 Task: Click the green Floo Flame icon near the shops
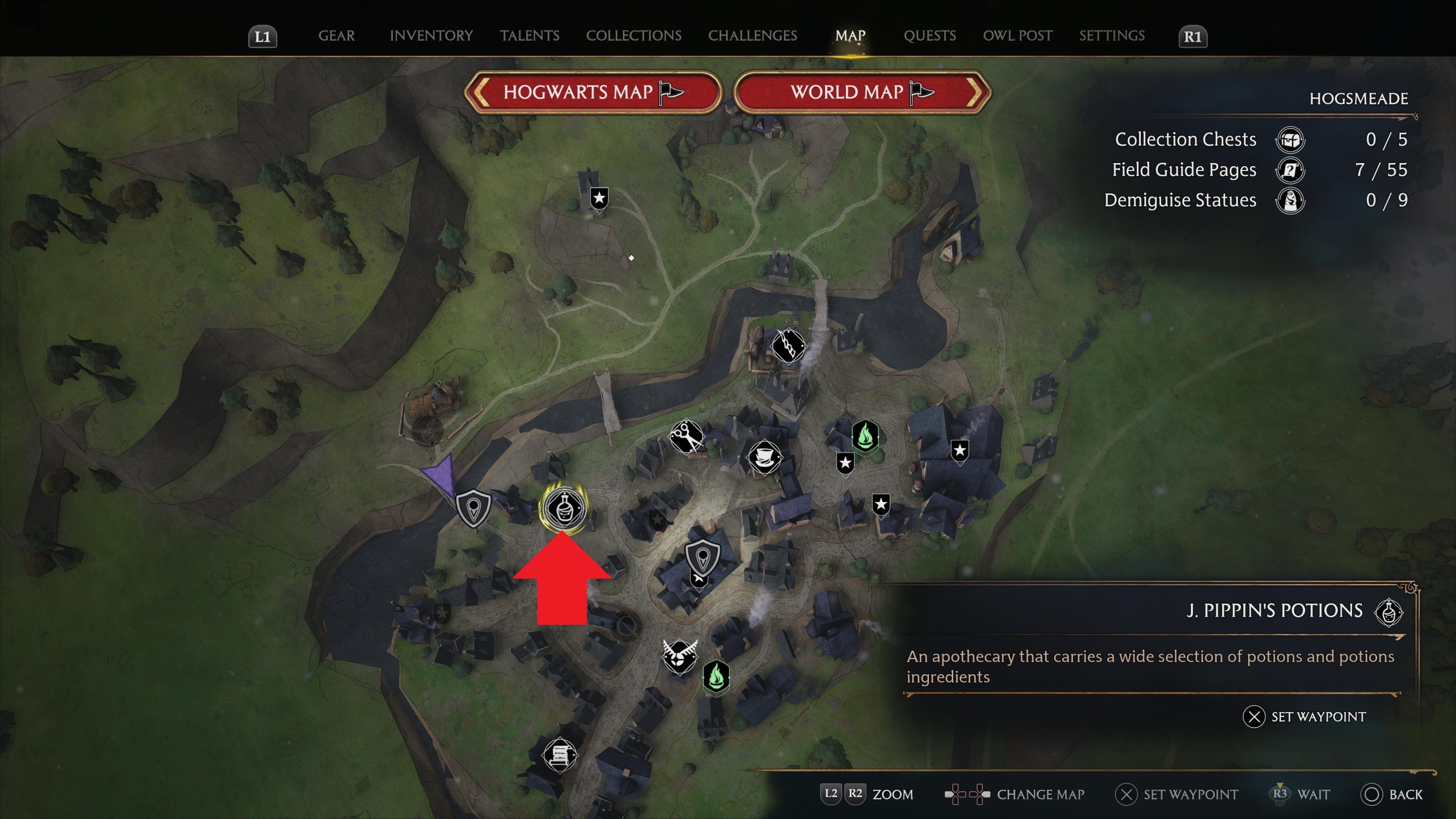pos(865,436)
